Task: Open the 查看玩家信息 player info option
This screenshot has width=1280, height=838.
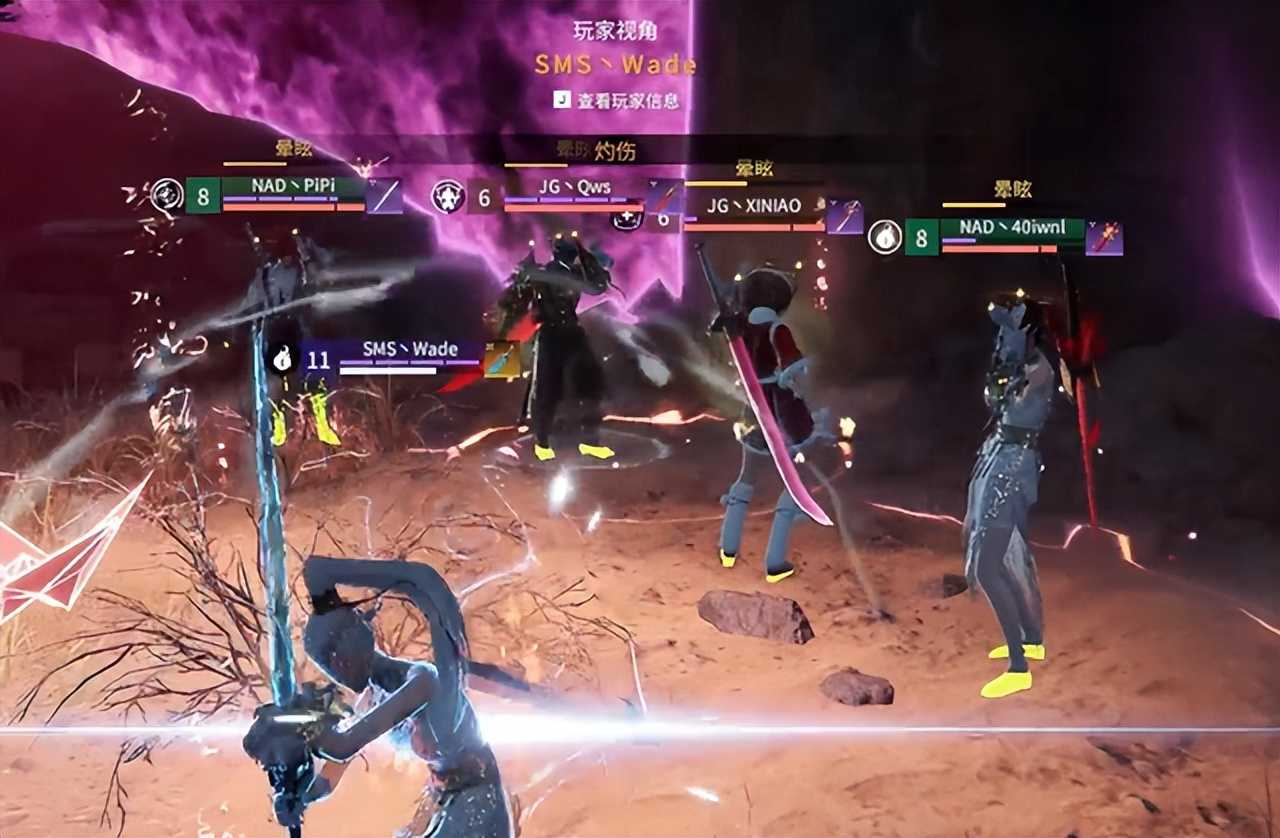Action: click(x=617, y=100)
